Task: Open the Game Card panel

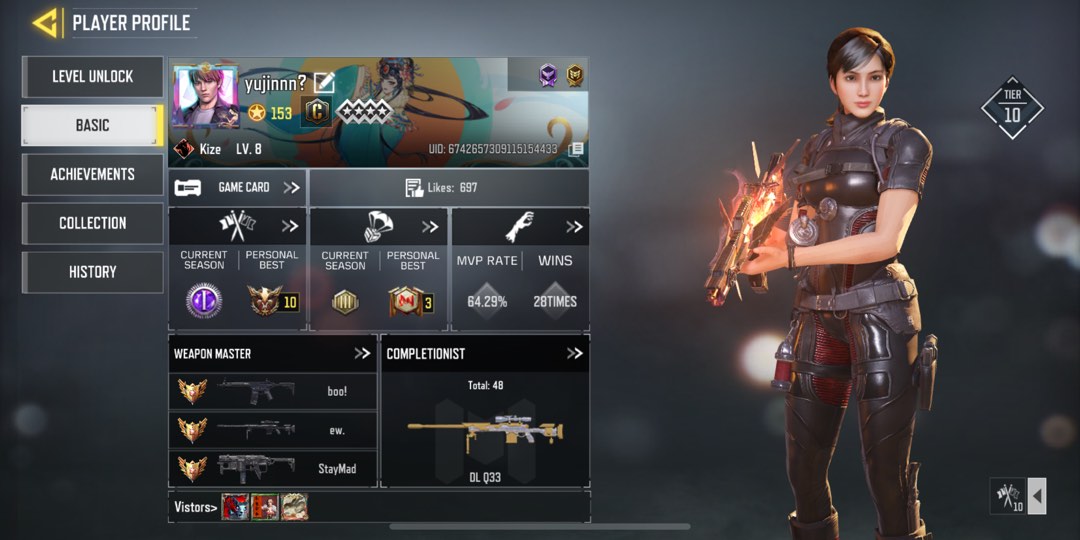Action: [238, 187]
